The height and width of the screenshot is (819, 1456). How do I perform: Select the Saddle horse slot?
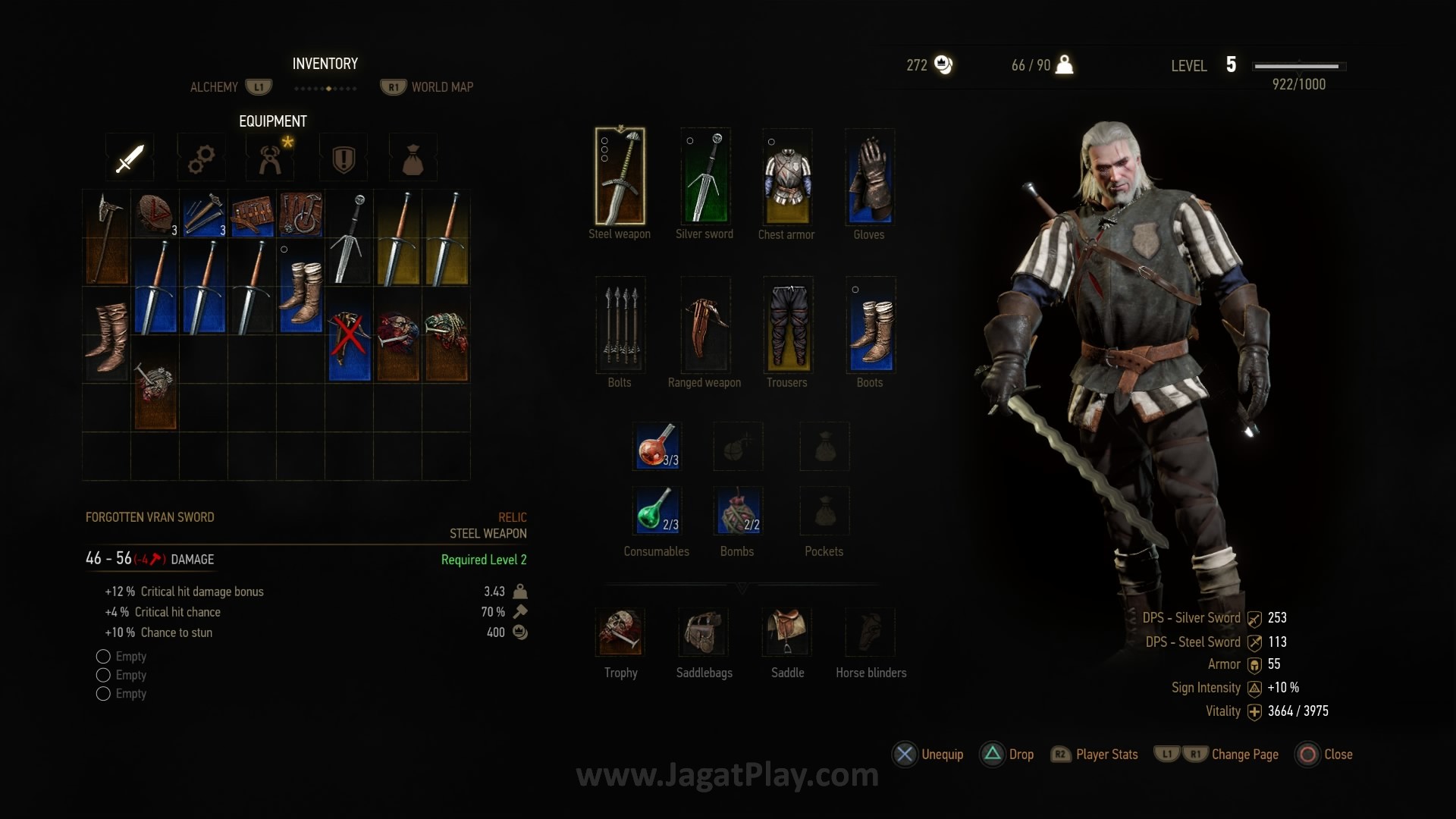pos(787,632)
